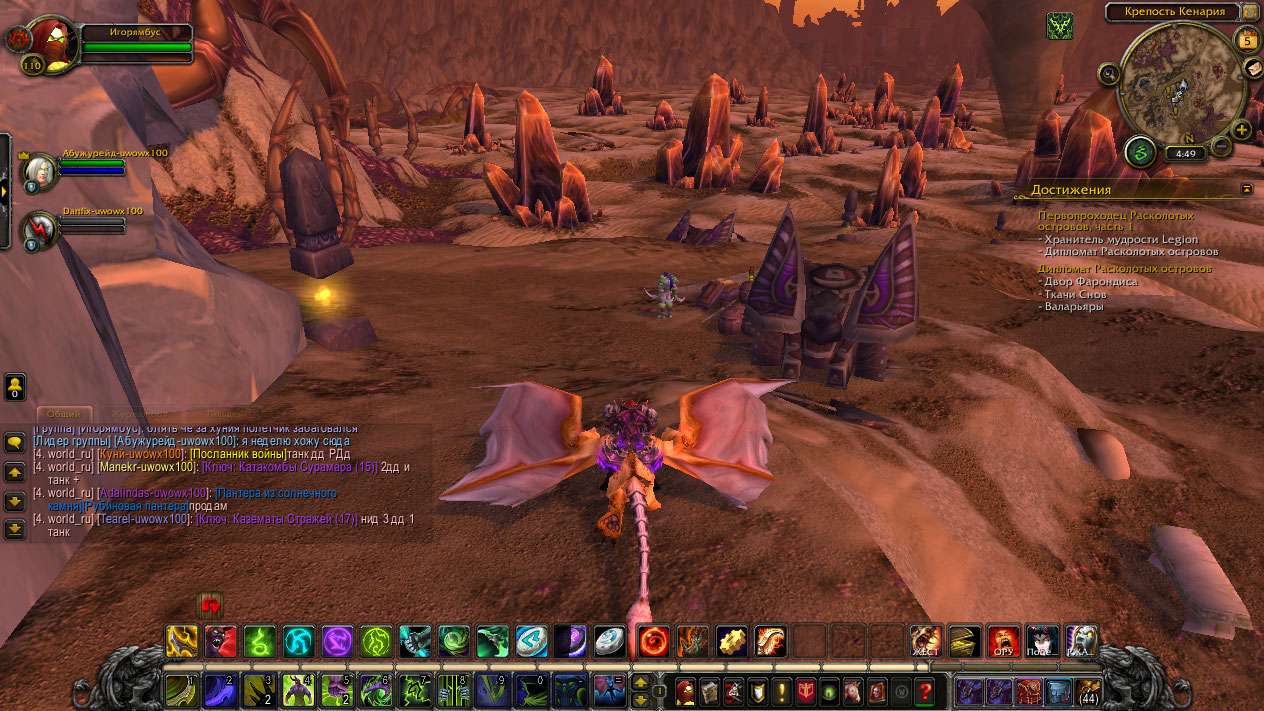Zoom in the minimap with plus button
This screenshot has height=711, width=1264.
[1241, 130]
